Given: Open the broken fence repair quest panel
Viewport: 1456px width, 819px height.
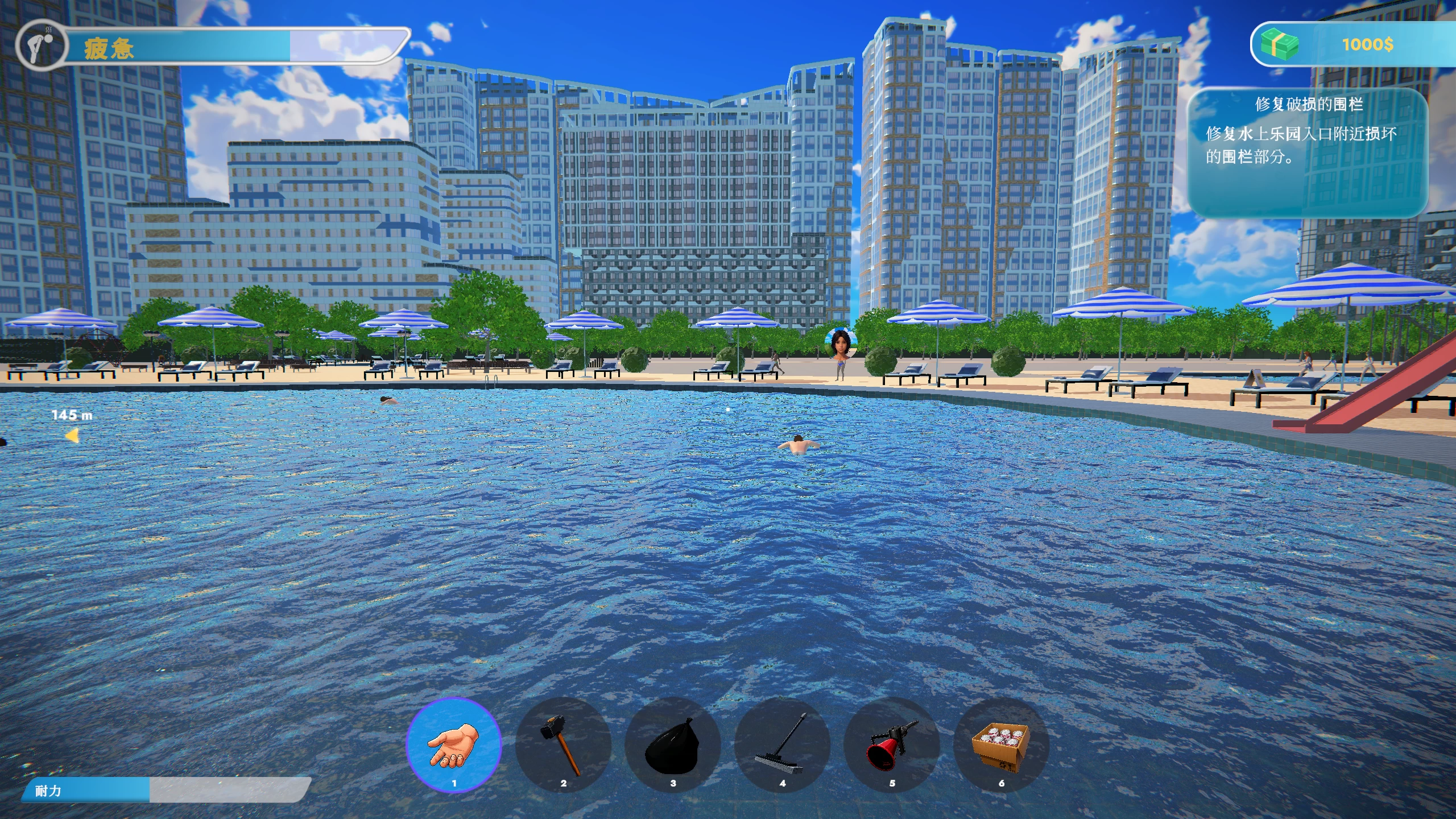Looking at the screenshot, I should [1308, 152].
